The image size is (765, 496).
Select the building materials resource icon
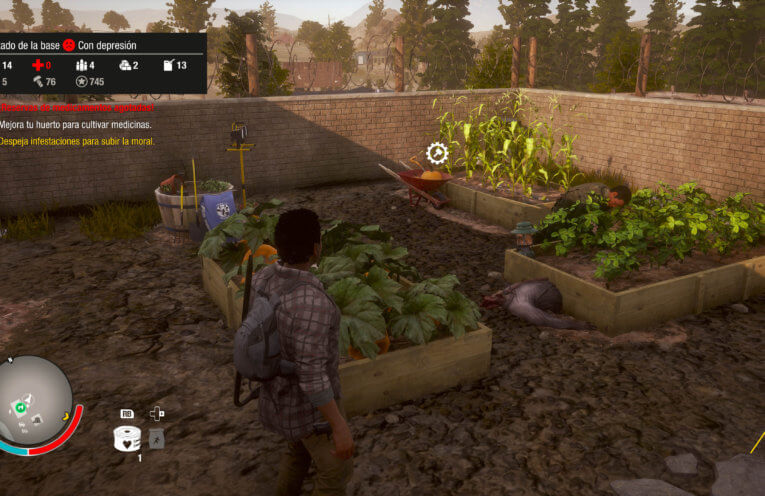[125, 65]
